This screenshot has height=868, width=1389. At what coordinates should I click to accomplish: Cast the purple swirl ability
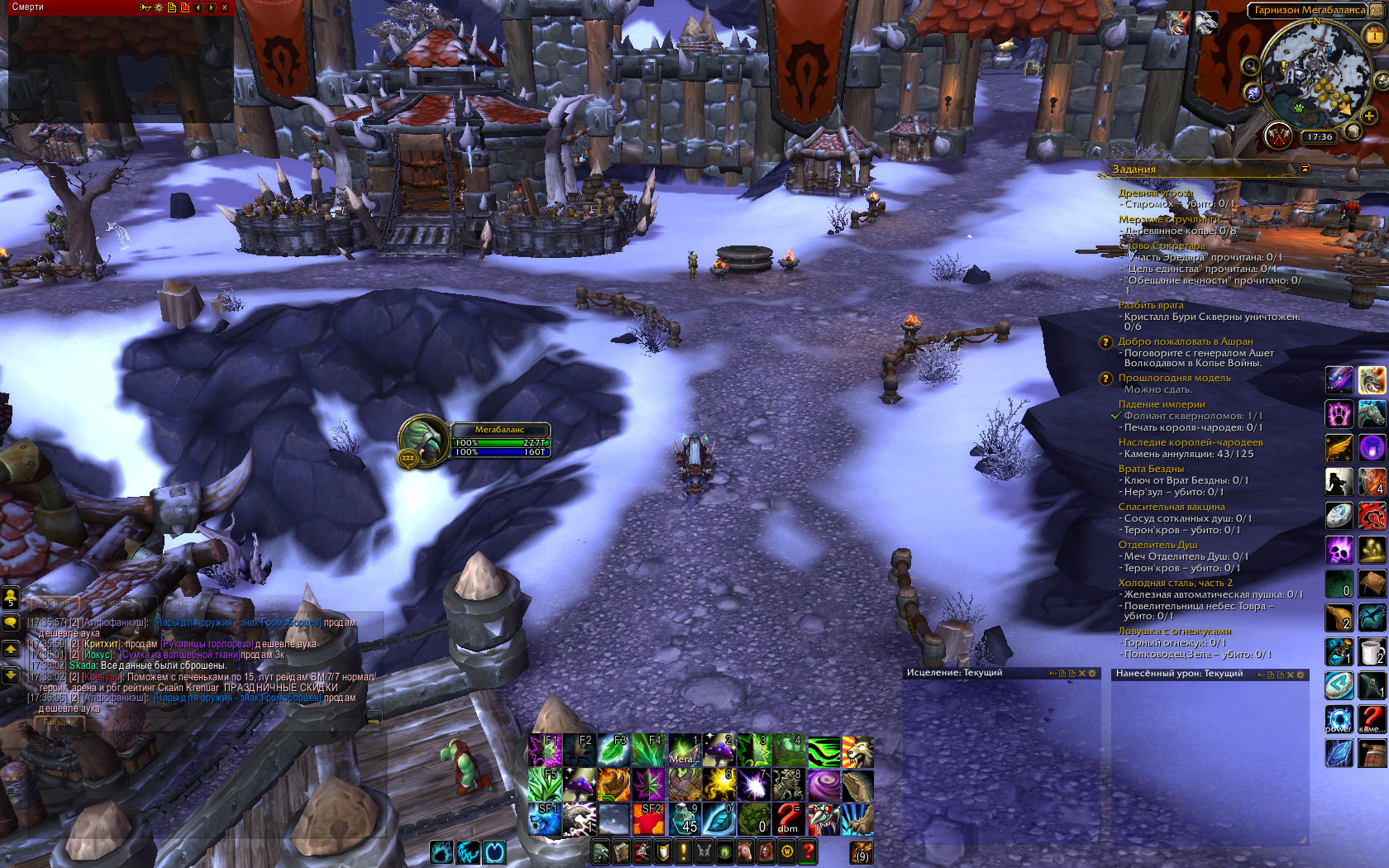823,785
